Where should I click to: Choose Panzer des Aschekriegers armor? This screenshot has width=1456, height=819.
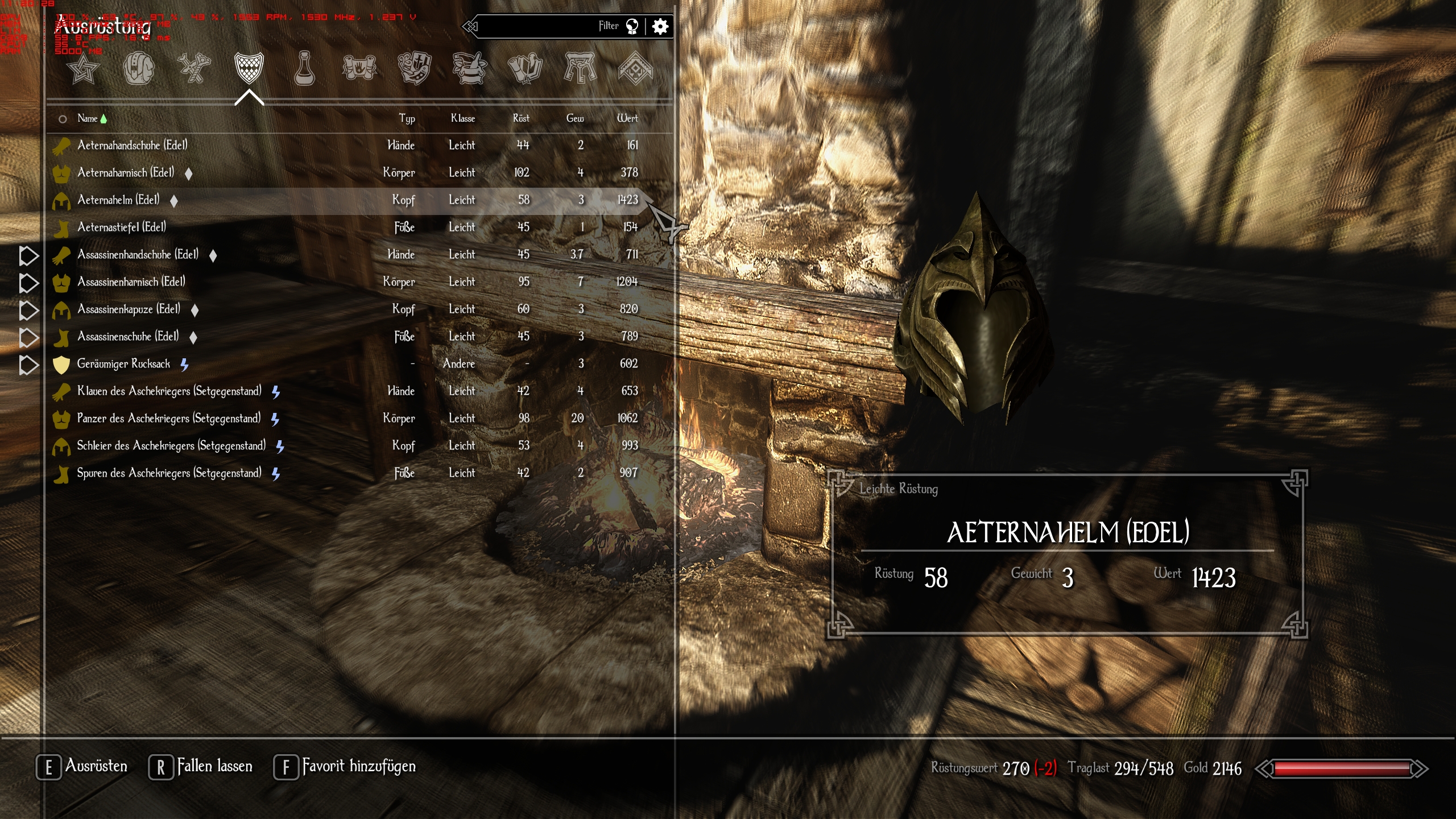[x=169, y=418]
